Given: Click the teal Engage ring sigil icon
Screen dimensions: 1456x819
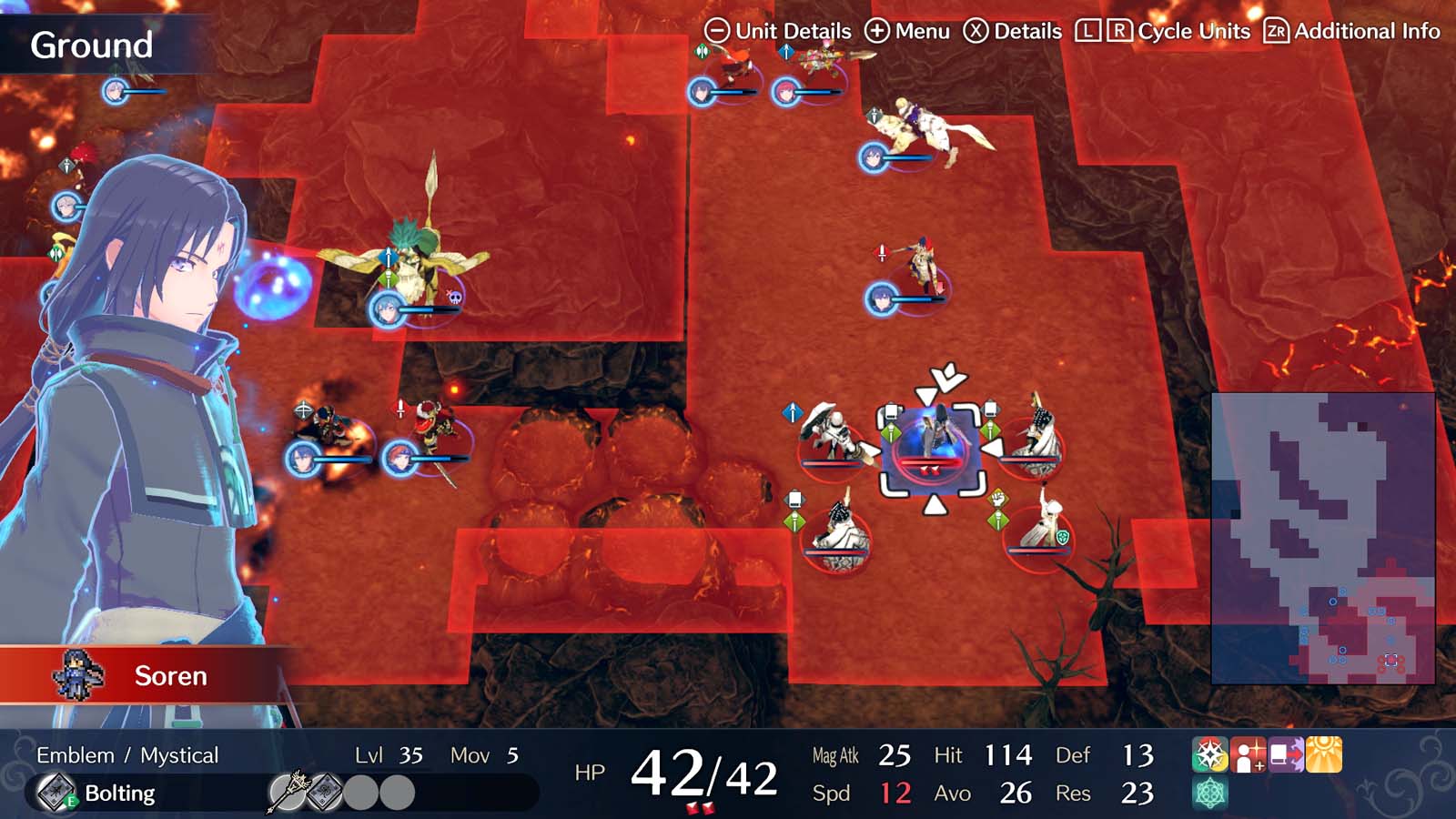Looking at the screenshot, I should (x=1208, y=793).
